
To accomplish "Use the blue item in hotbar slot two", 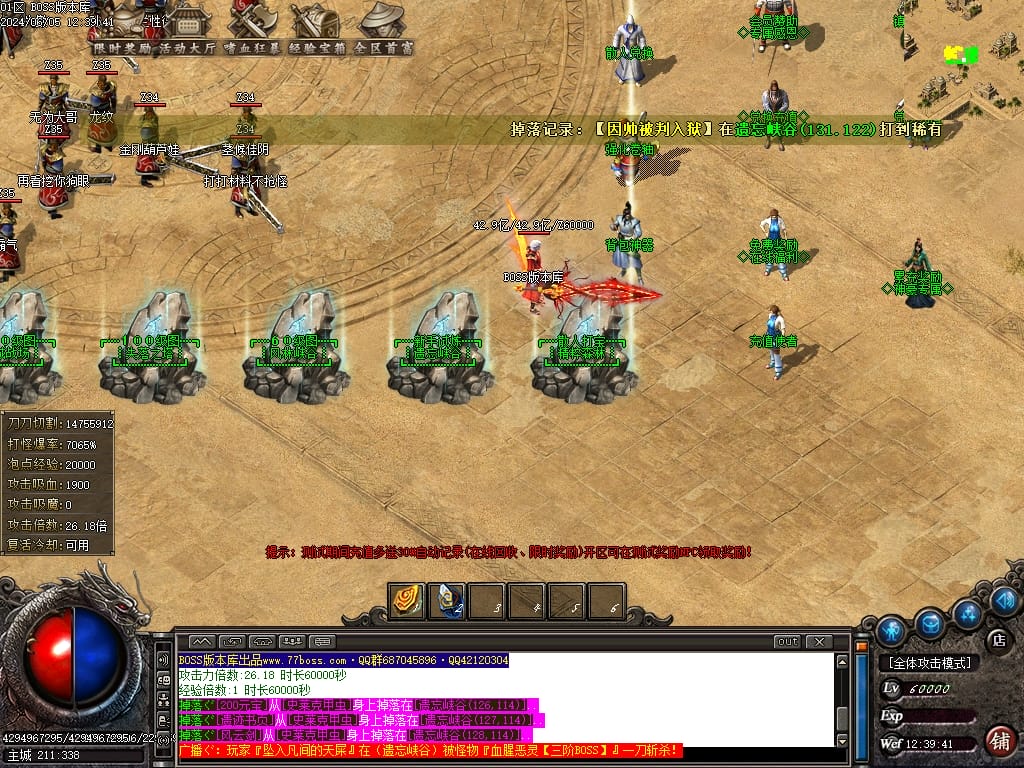I will [446, 601].
